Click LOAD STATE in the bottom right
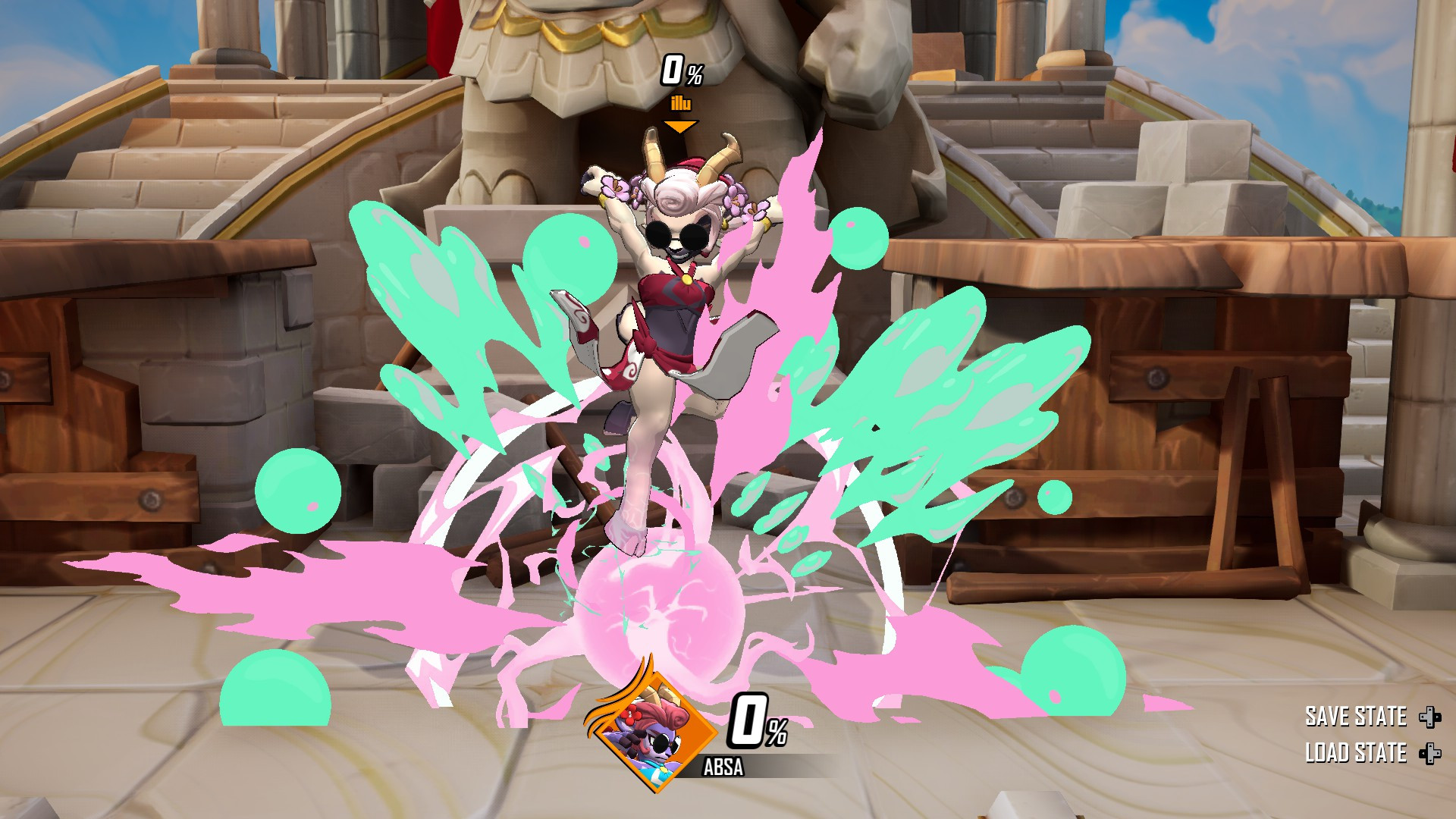The image size is (1456, 819). coord(1355,754)
